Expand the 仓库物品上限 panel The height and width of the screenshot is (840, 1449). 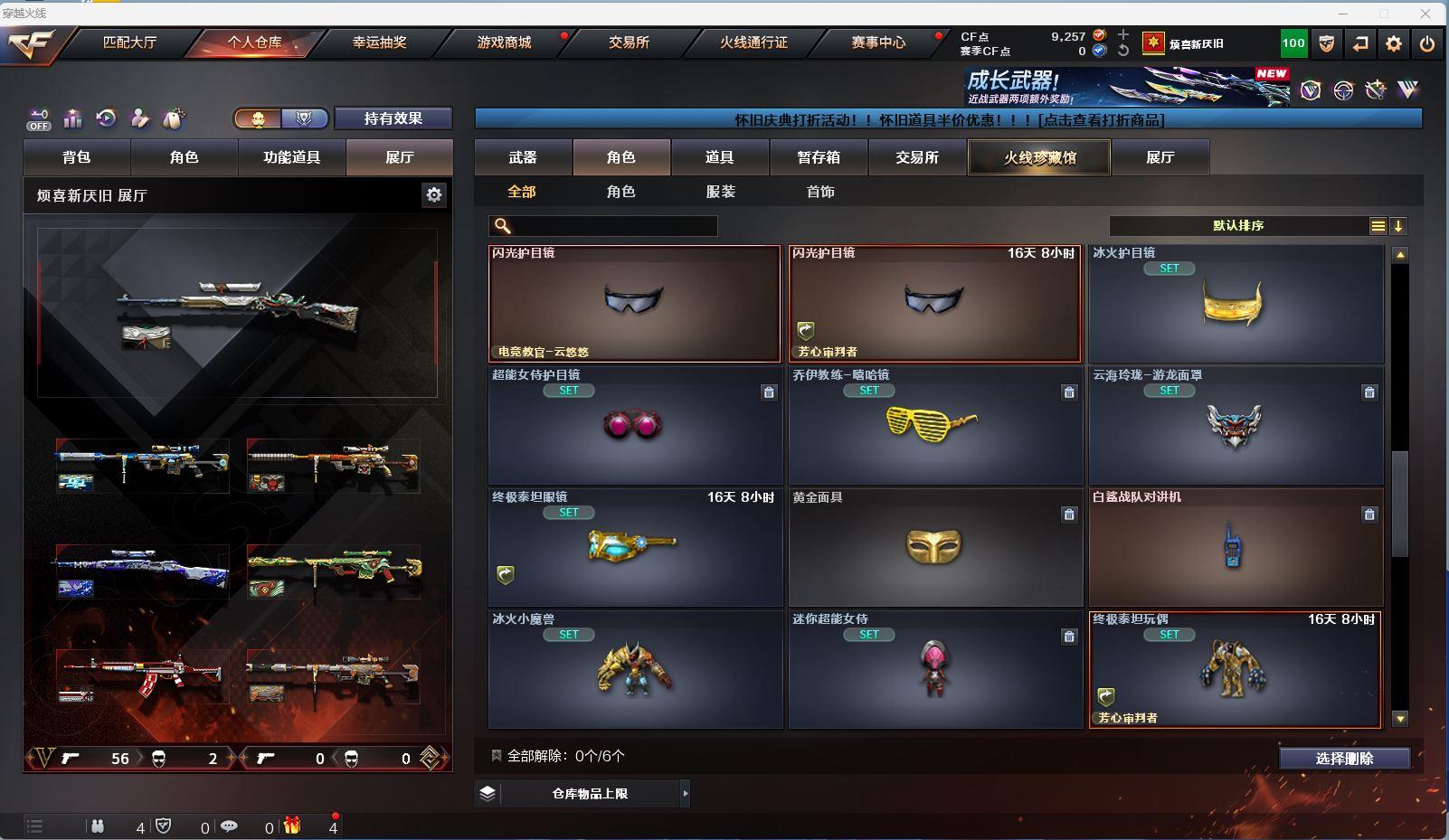click(590, 794)
